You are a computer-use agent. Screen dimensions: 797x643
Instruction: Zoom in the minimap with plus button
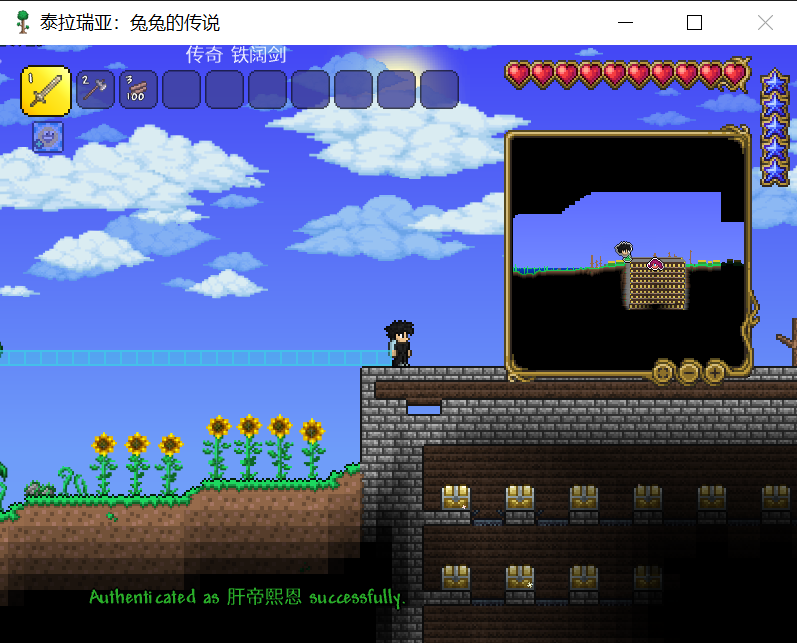tap(715, 373)
